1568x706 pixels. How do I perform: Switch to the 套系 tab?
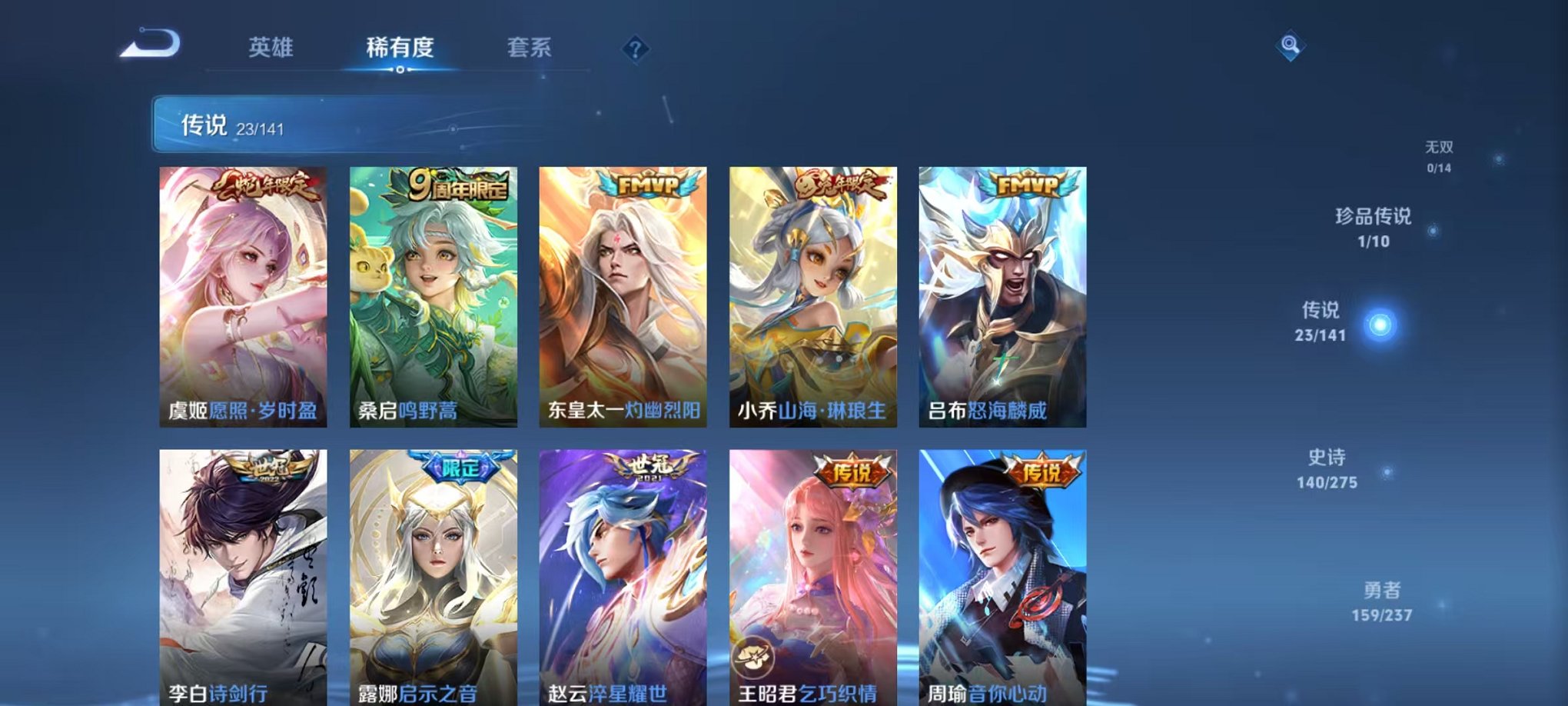pos(536,48)
